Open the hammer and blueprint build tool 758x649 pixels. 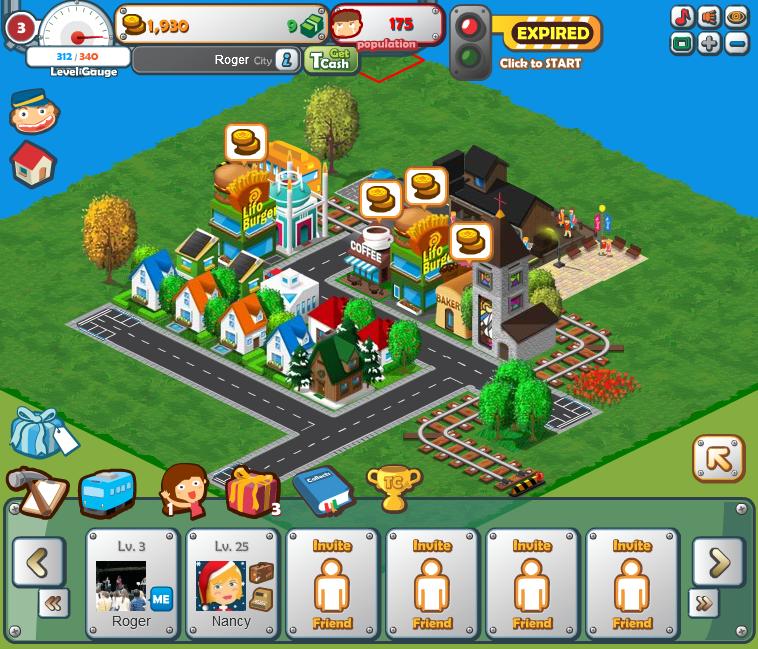point(36,492)
